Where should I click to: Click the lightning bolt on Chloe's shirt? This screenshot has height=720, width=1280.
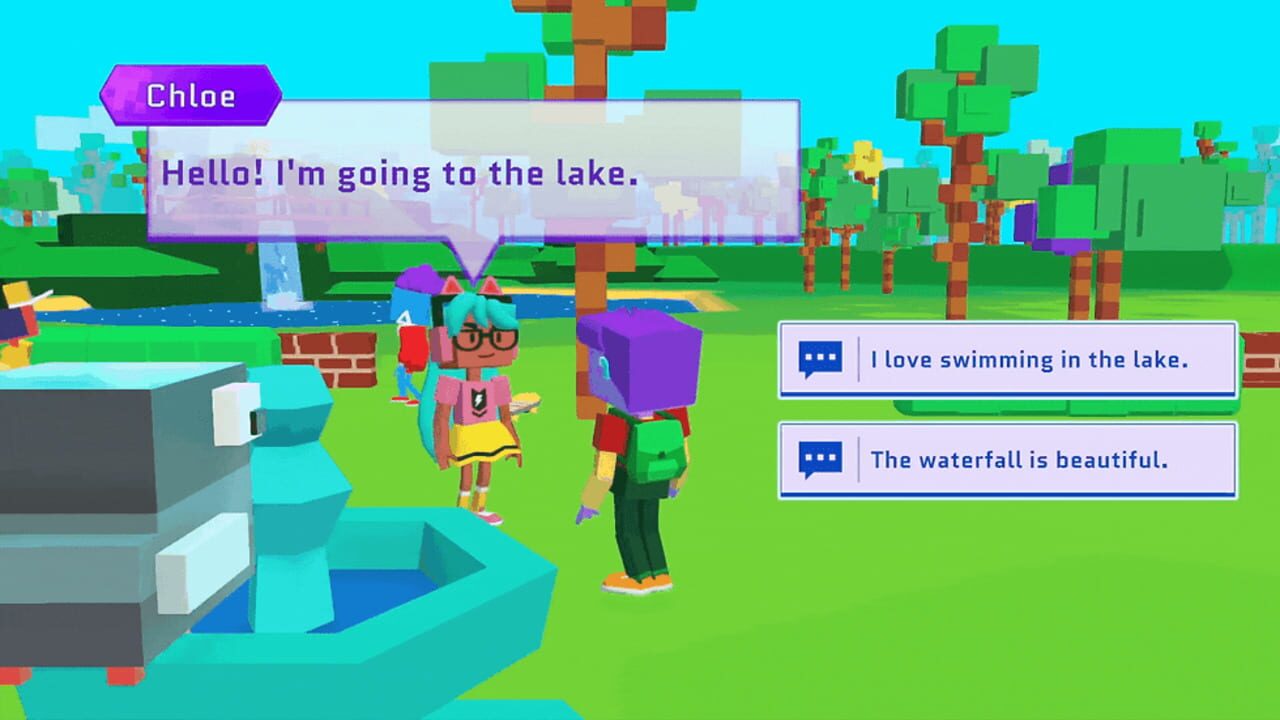coord(480,398)
